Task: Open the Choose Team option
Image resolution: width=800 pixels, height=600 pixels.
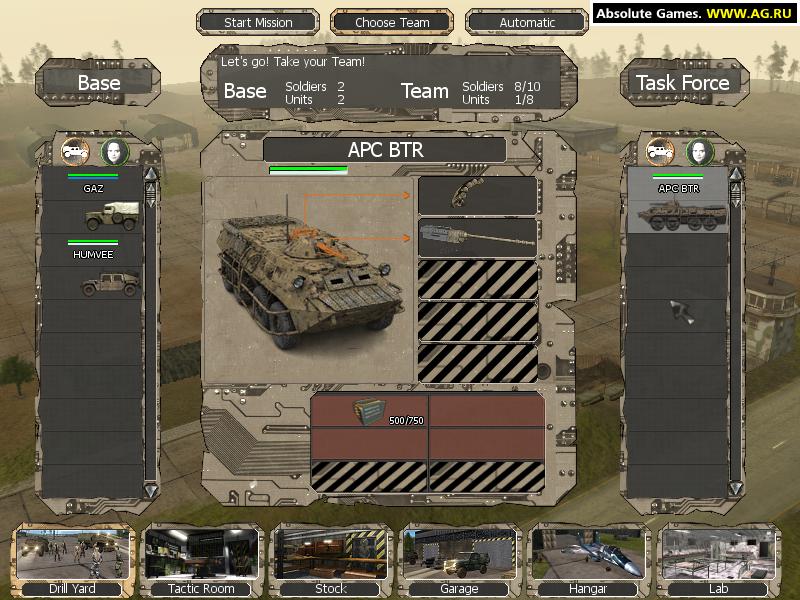Action: [x=391, y=22]
